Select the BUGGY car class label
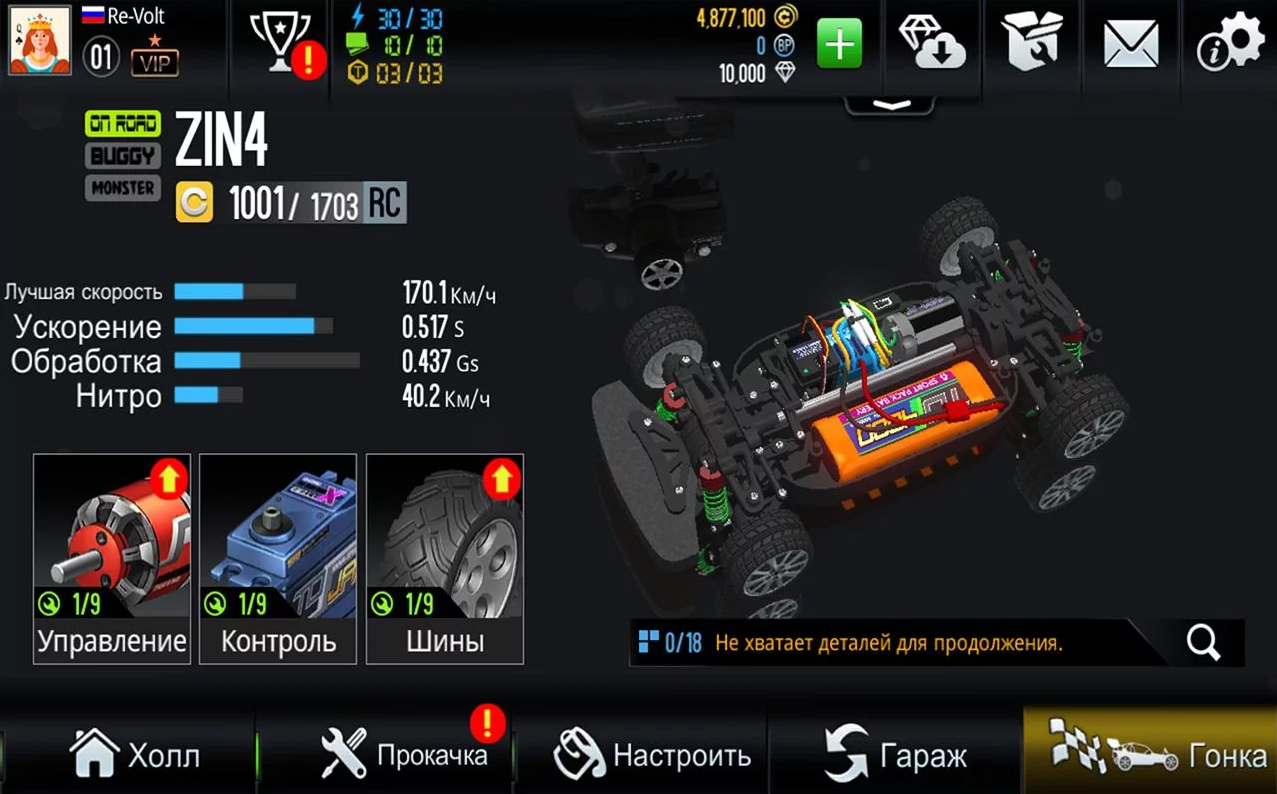The image size is (1277, 794). (123, 156)
